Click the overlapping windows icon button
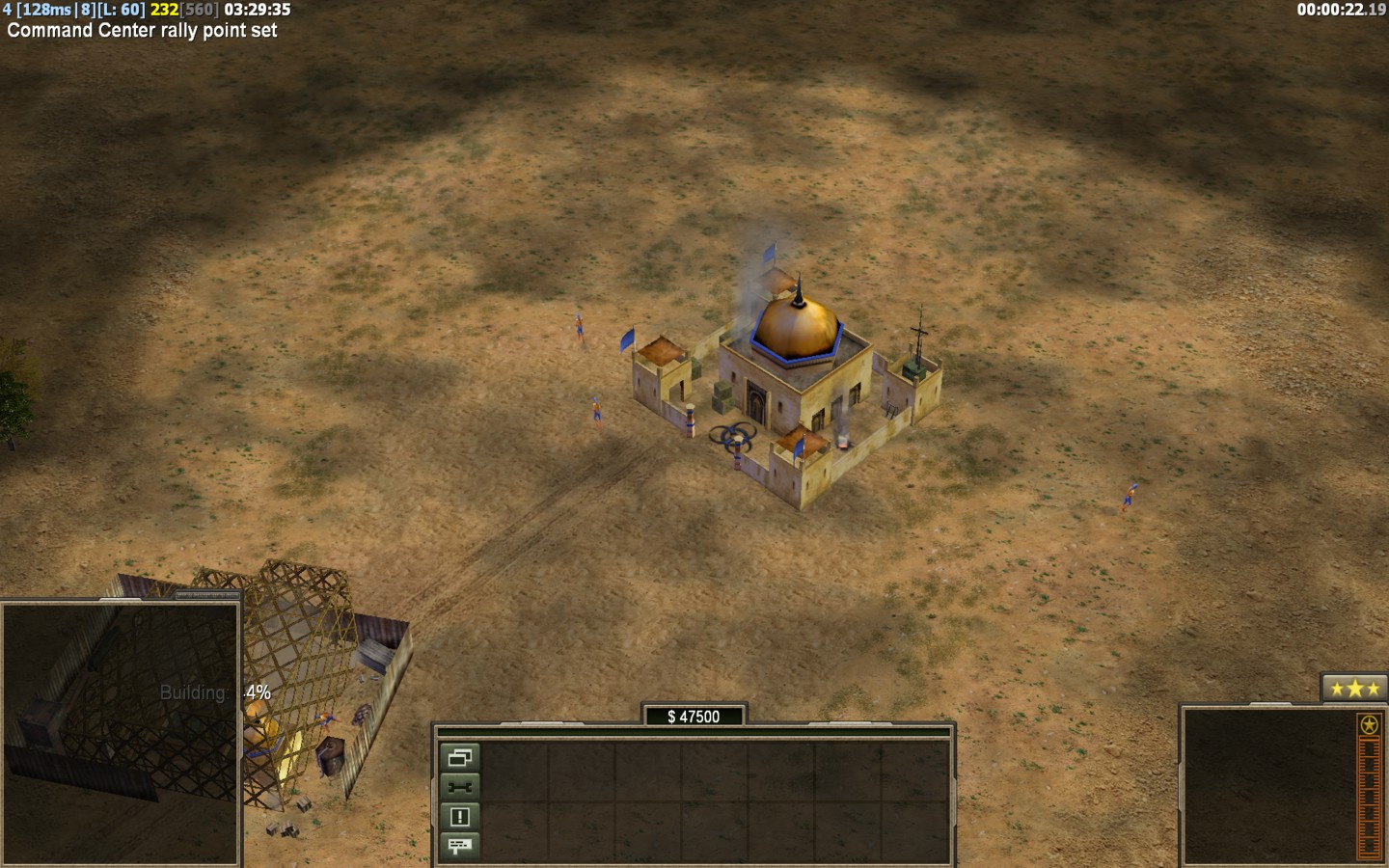 coord(459,757)
